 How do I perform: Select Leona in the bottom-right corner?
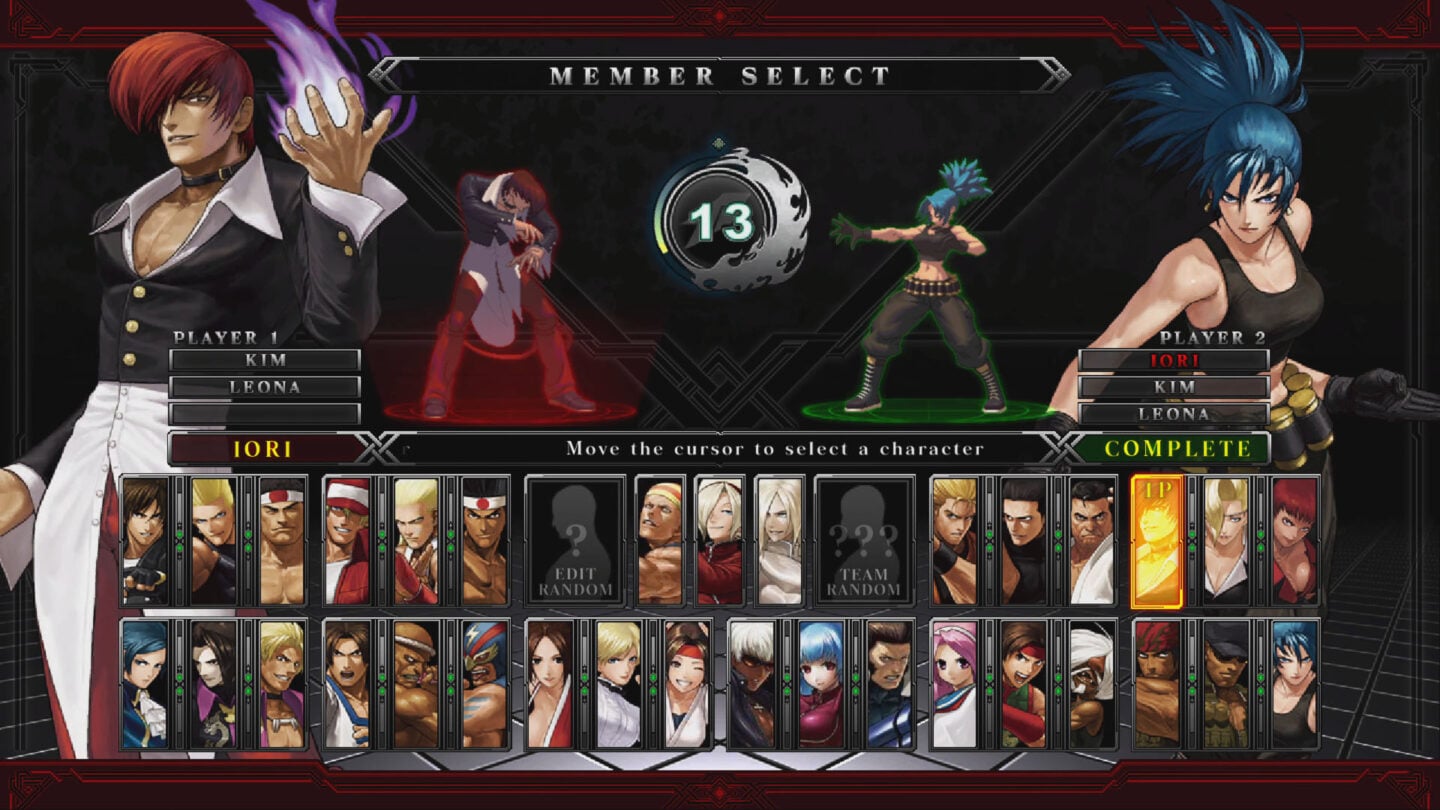click(x=1292, y=685)
